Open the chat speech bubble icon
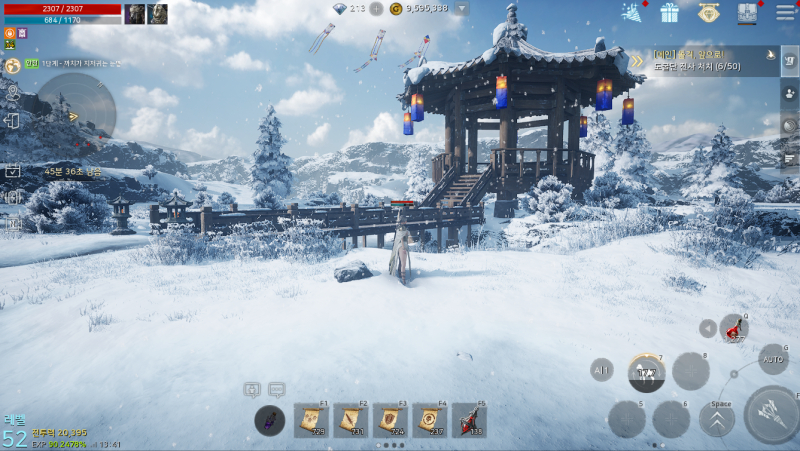 pos(277,389)
